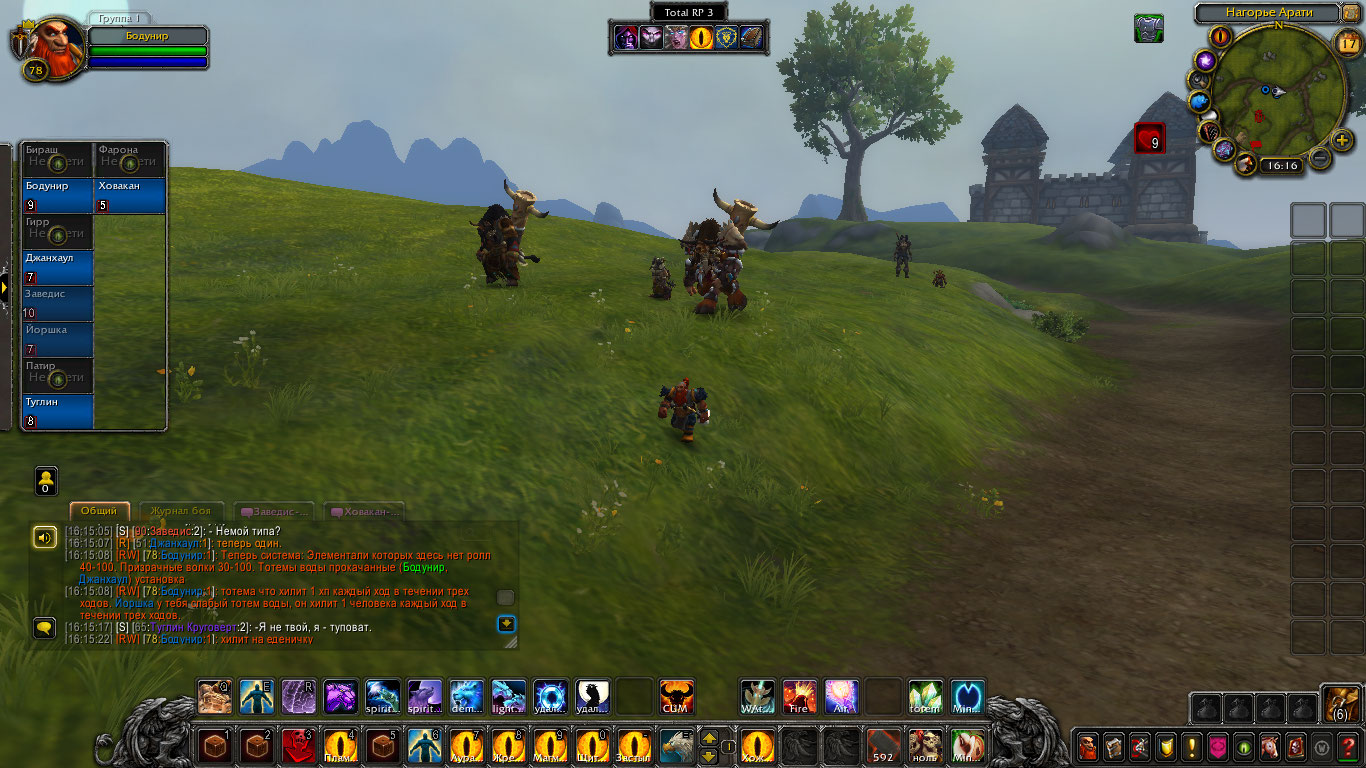This screenshot has height=768, width=1366.
Task: Choose Джанхаул in the raid frame
Action: (x=58, y=267)
